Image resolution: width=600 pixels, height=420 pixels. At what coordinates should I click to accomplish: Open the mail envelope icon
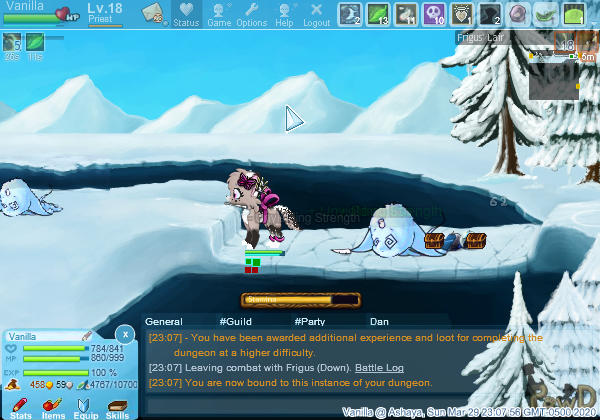[x=153, y=13]
